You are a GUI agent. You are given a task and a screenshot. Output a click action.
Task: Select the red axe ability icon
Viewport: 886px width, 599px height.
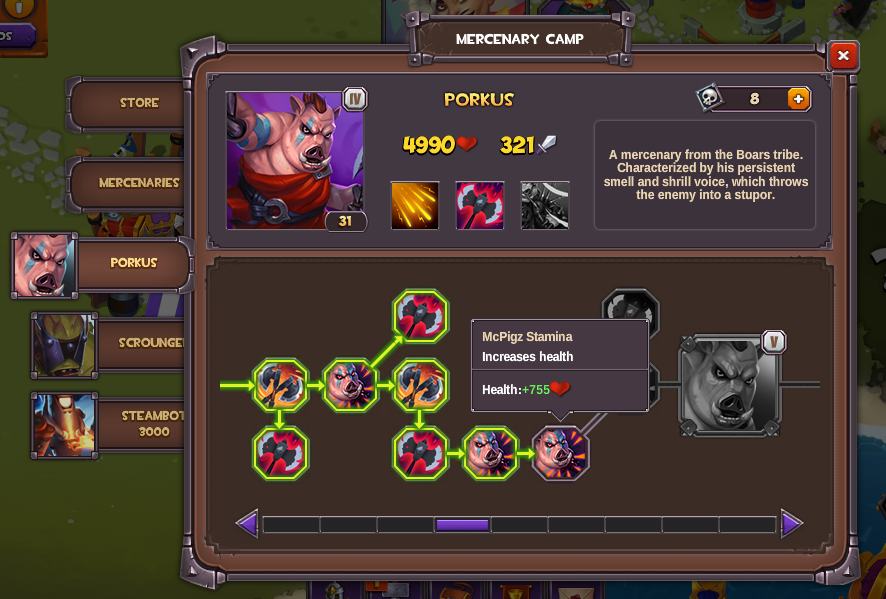[480, 205]
